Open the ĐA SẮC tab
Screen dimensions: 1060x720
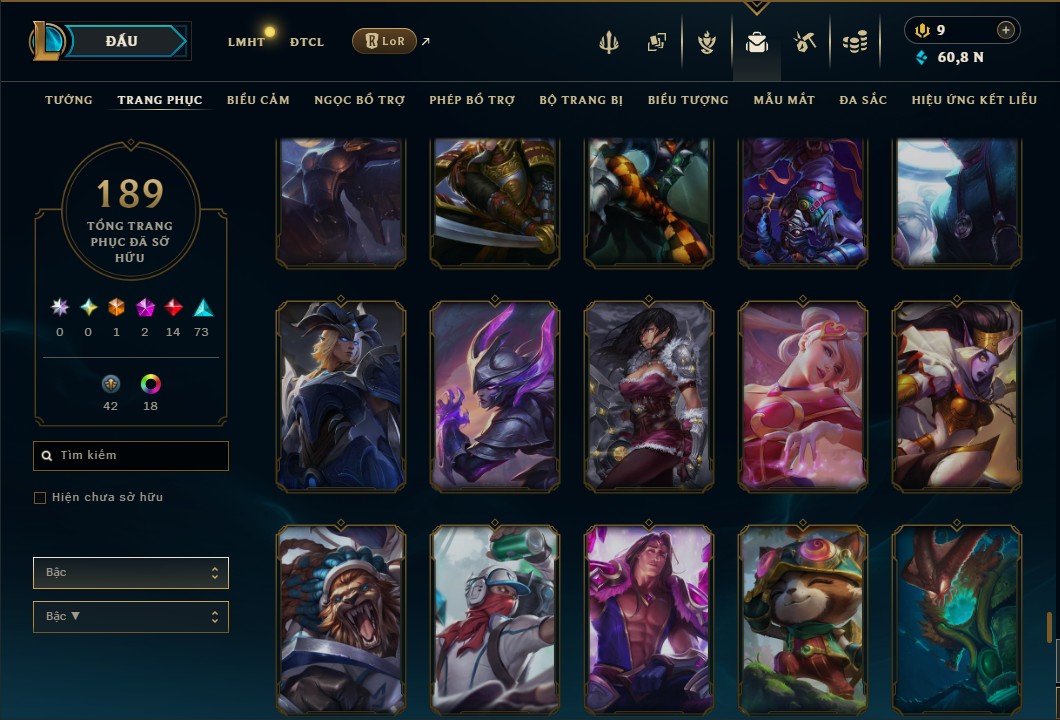[x=863, y=100]
